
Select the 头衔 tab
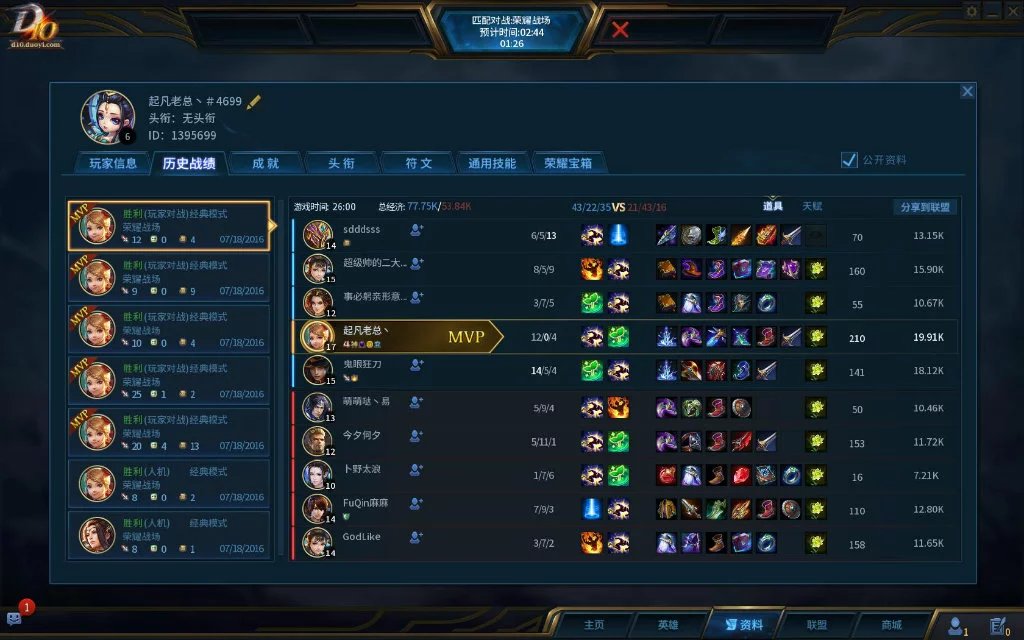342,163
